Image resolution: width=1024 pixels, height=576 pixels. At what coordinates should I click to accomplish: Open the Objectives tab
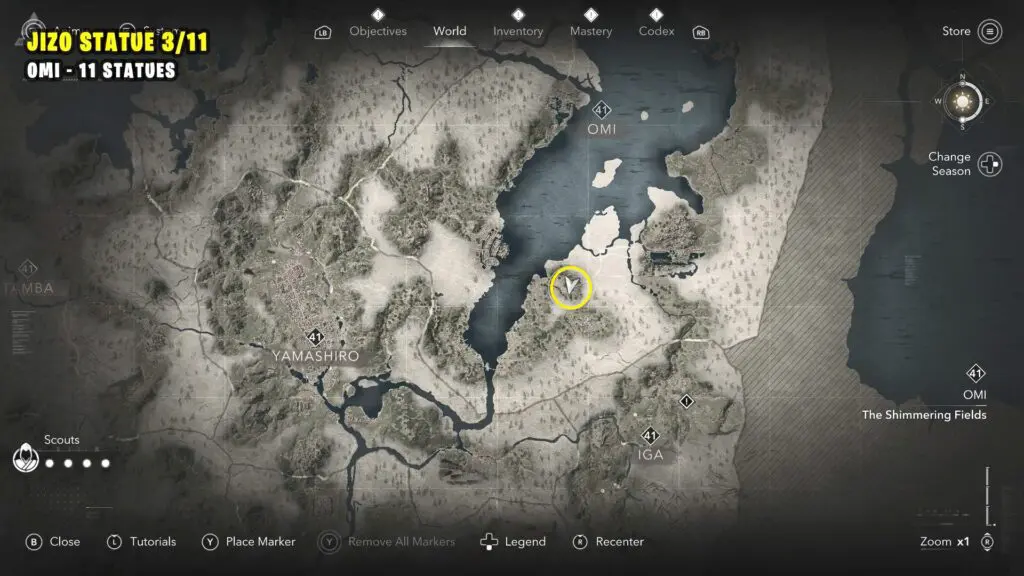379,31
